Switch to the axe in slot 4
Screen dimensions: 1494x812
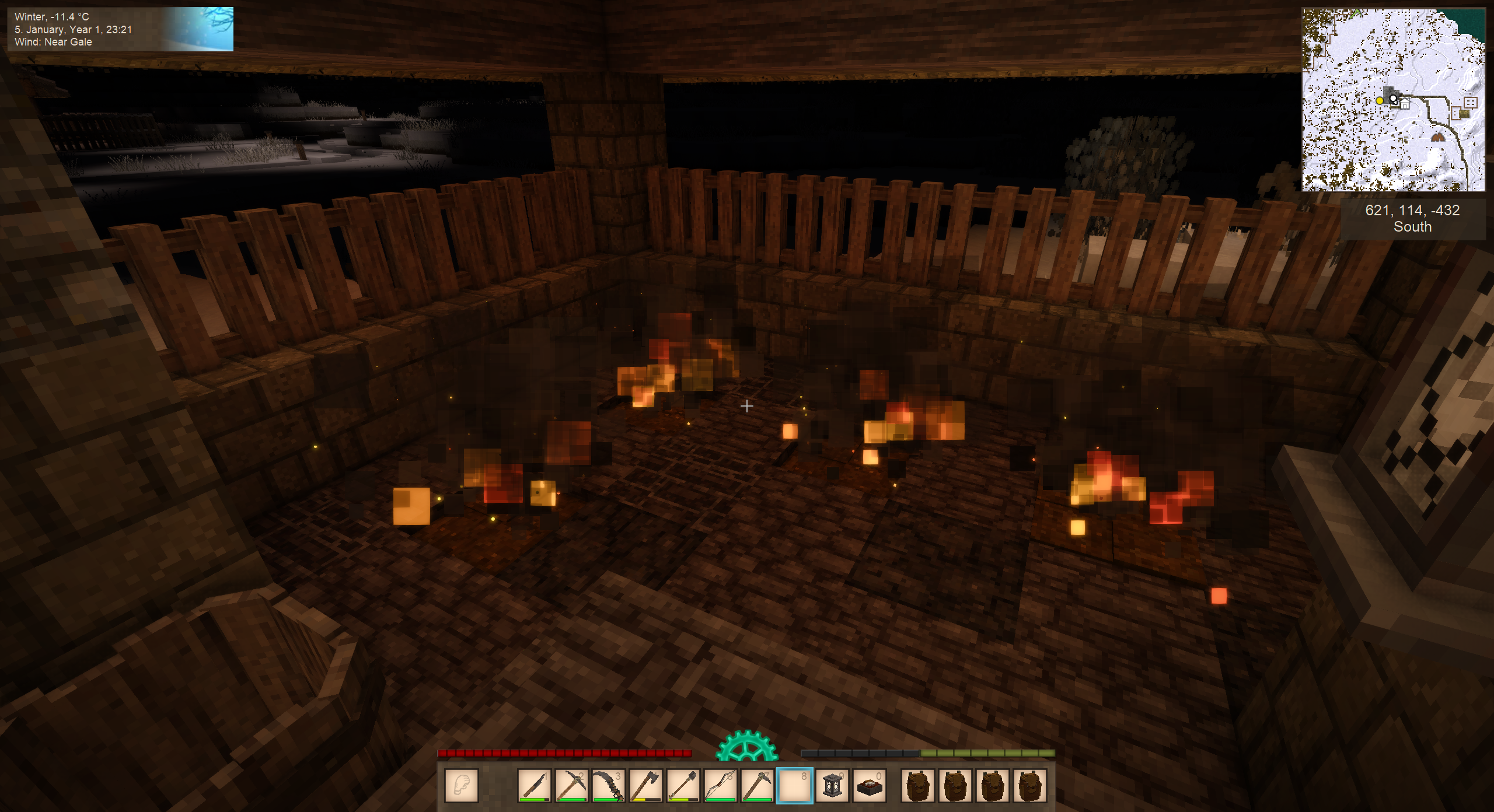click(x=646, y=785)
